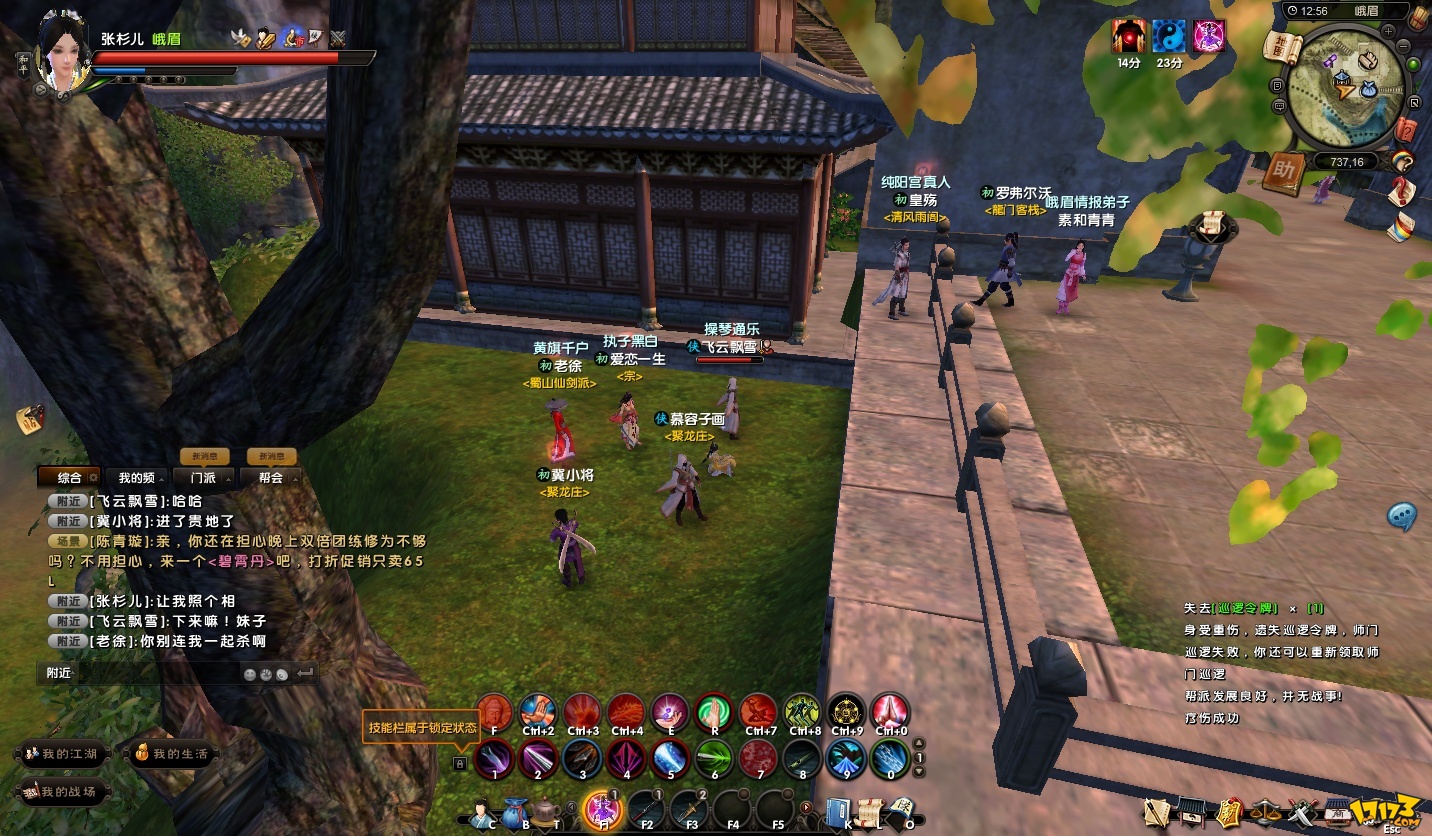Open the character portrait icon labeled C

point(482,808)
